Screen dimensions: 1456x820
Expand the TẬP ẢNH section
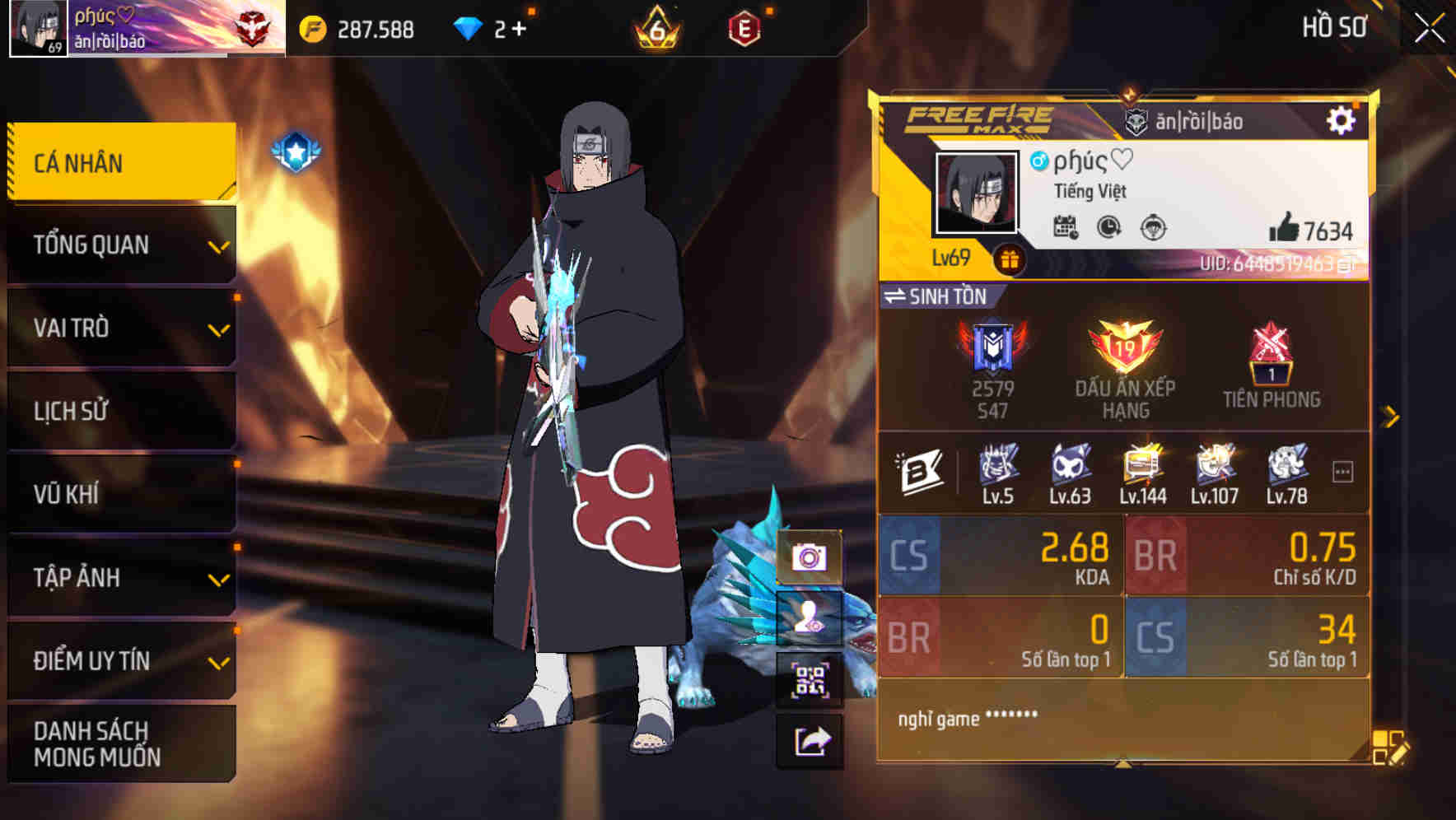[120, 578]
